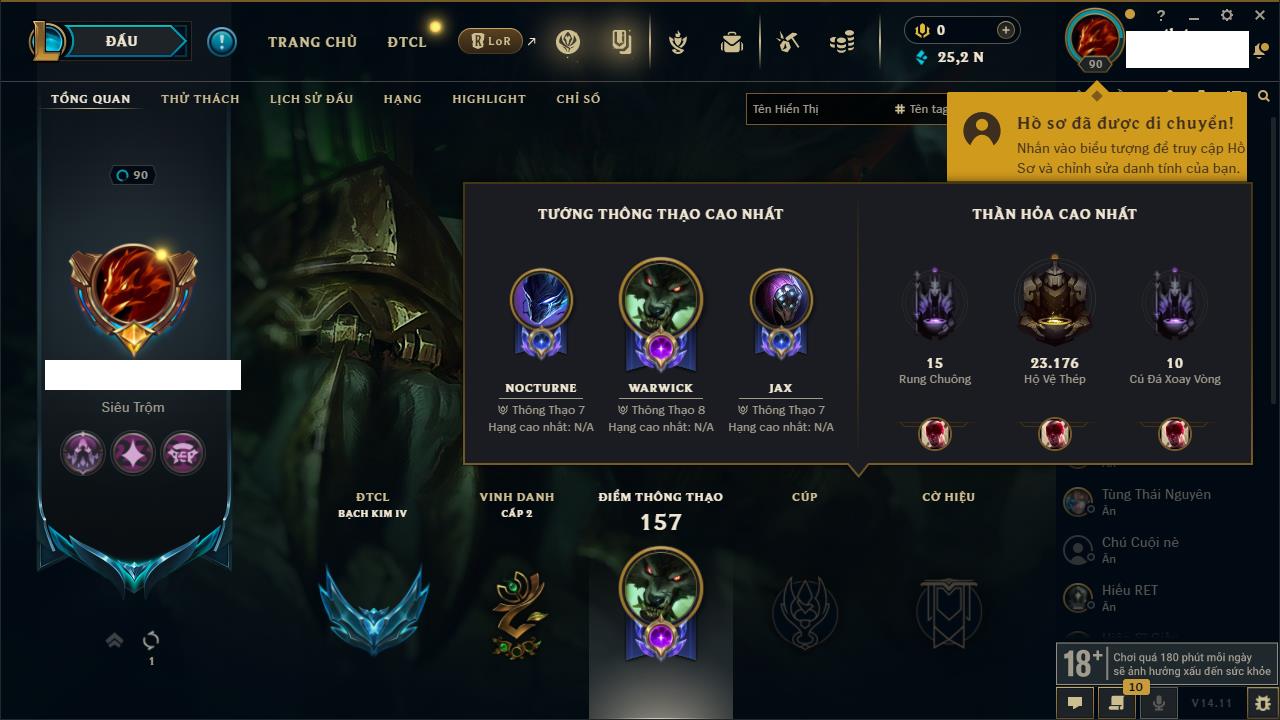Open the CHỈ SỐ stats tab

point(578,99)
